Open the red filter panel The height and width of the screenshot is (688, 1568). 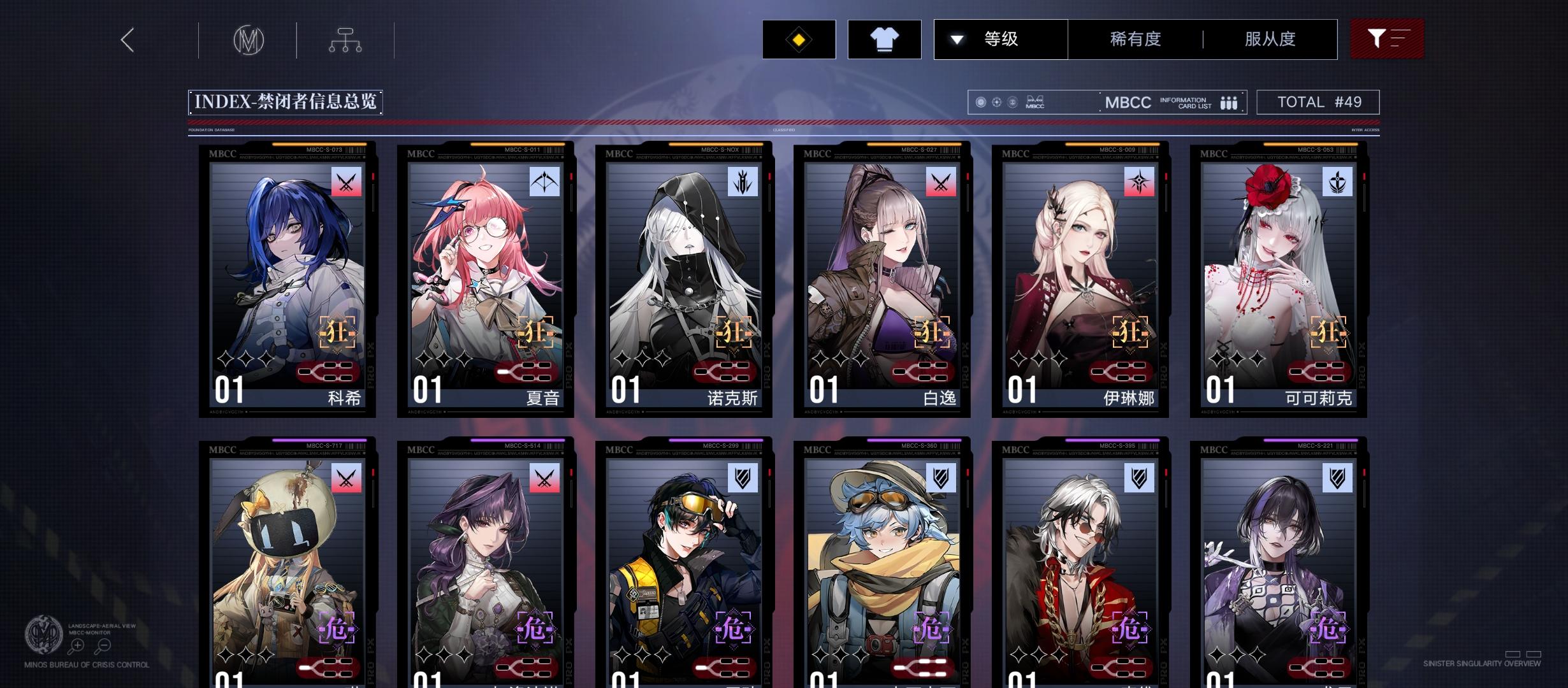1388,39
